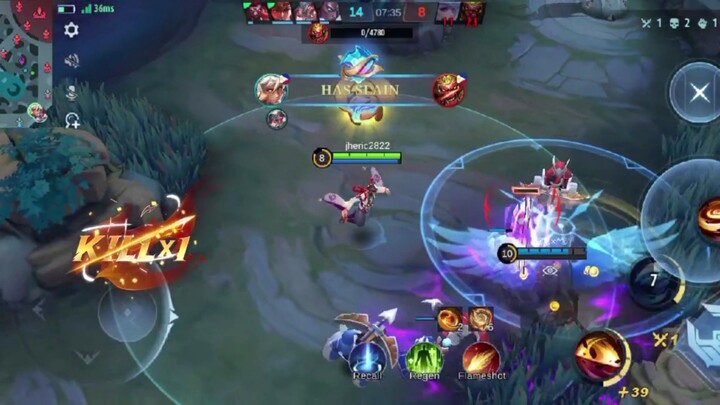Click the orange swirl icon marked 6
720x405 pixels.
pyautogui.click(x=481, y=318)
